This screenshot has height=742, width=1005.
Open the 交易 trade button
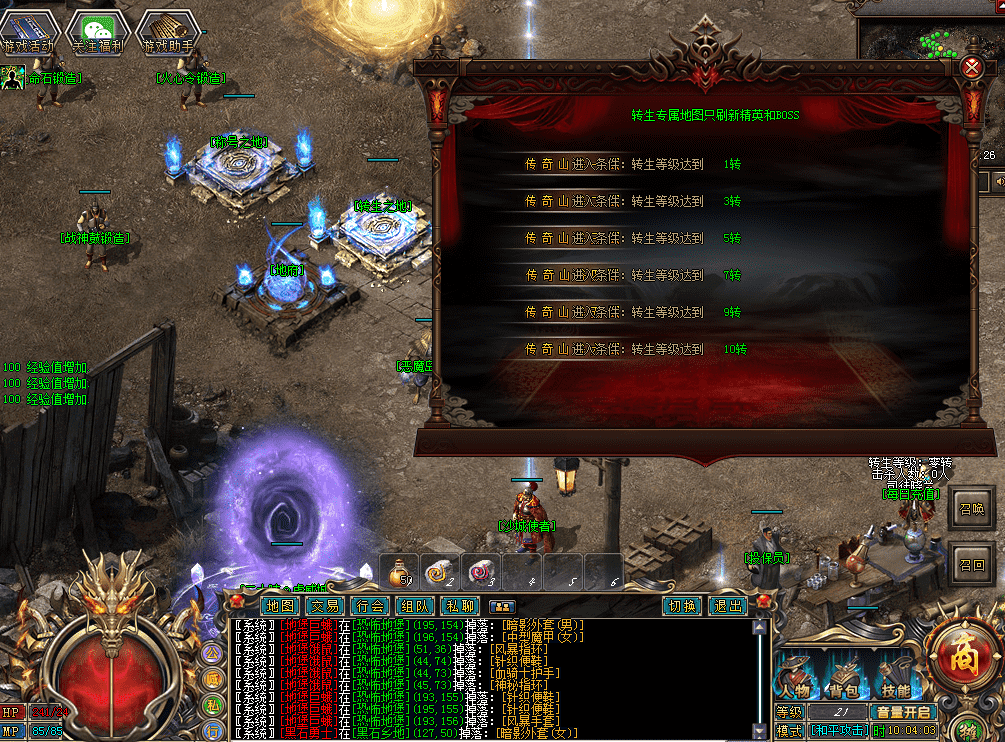[325, 606]
